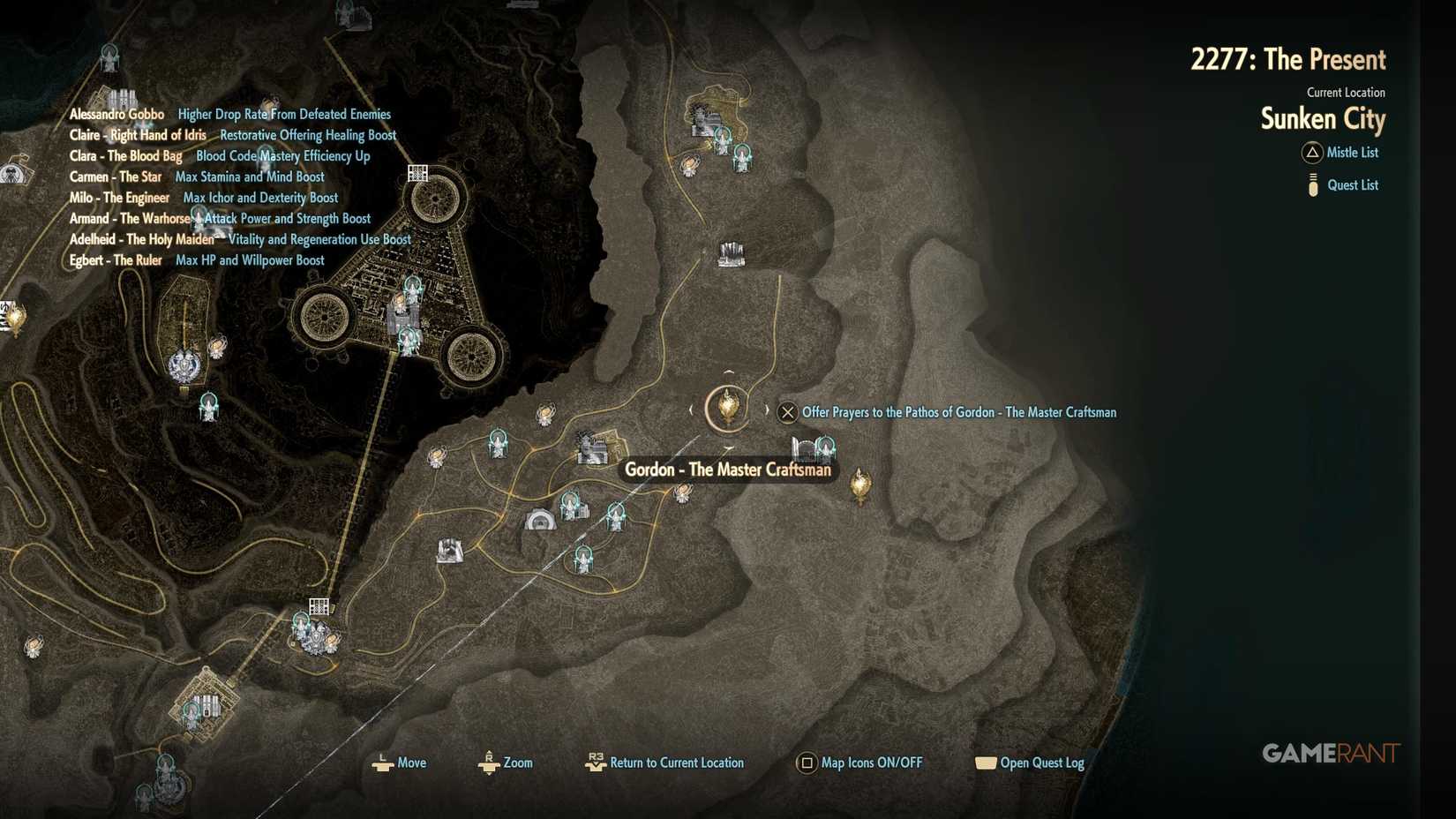The height and width of the screenshot is (819, 1456).
Task: Click the flame pillar icon below Gordon's marker
Action: pyautogui.click(x=860, y=484)
